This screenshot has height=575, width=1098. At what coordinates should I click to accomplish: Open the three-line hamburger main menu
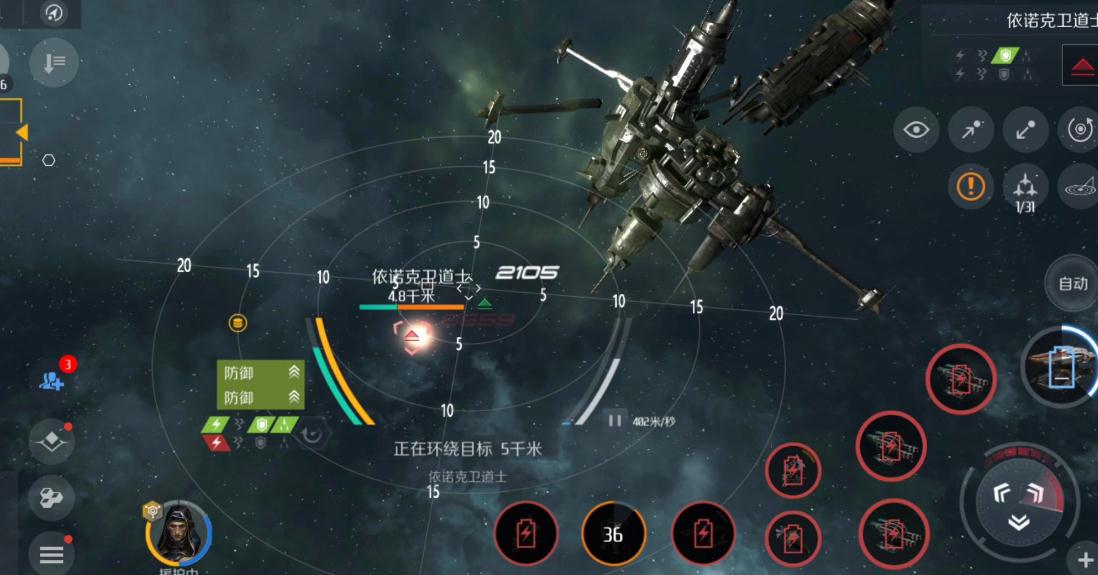click(52, 554)
